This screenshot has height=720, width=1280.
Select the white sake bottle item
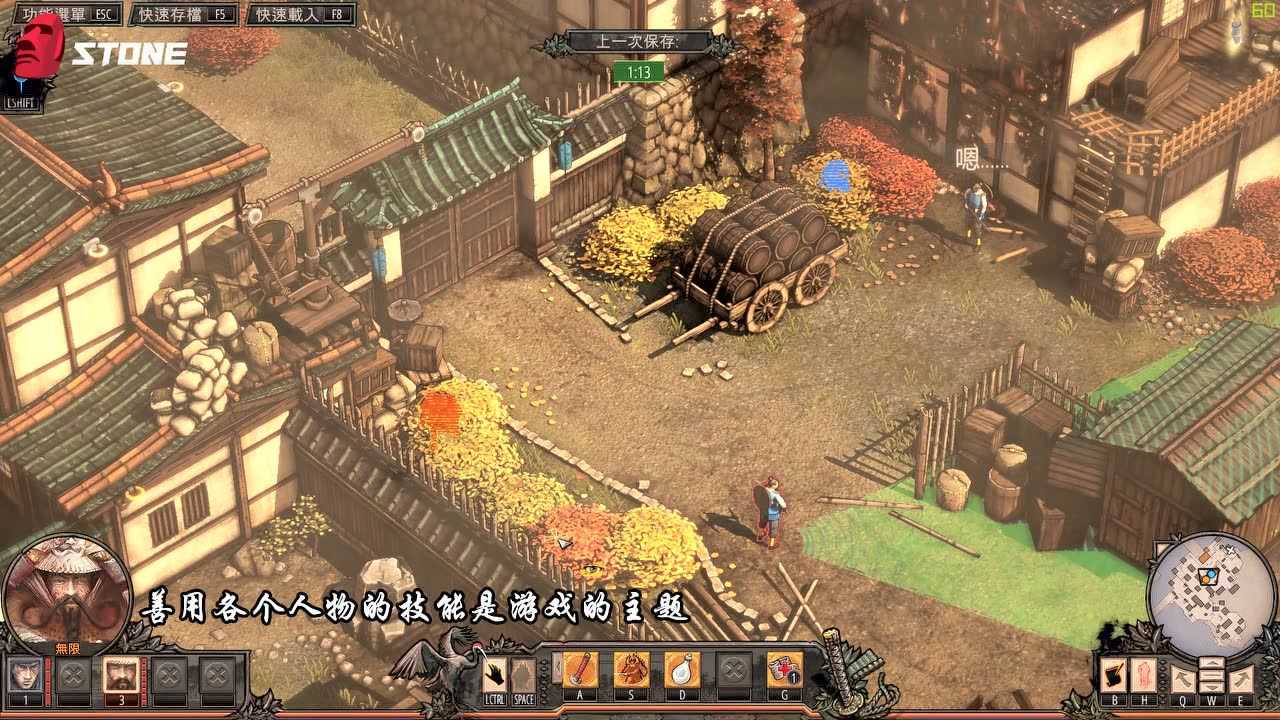(x=682, y=670)
